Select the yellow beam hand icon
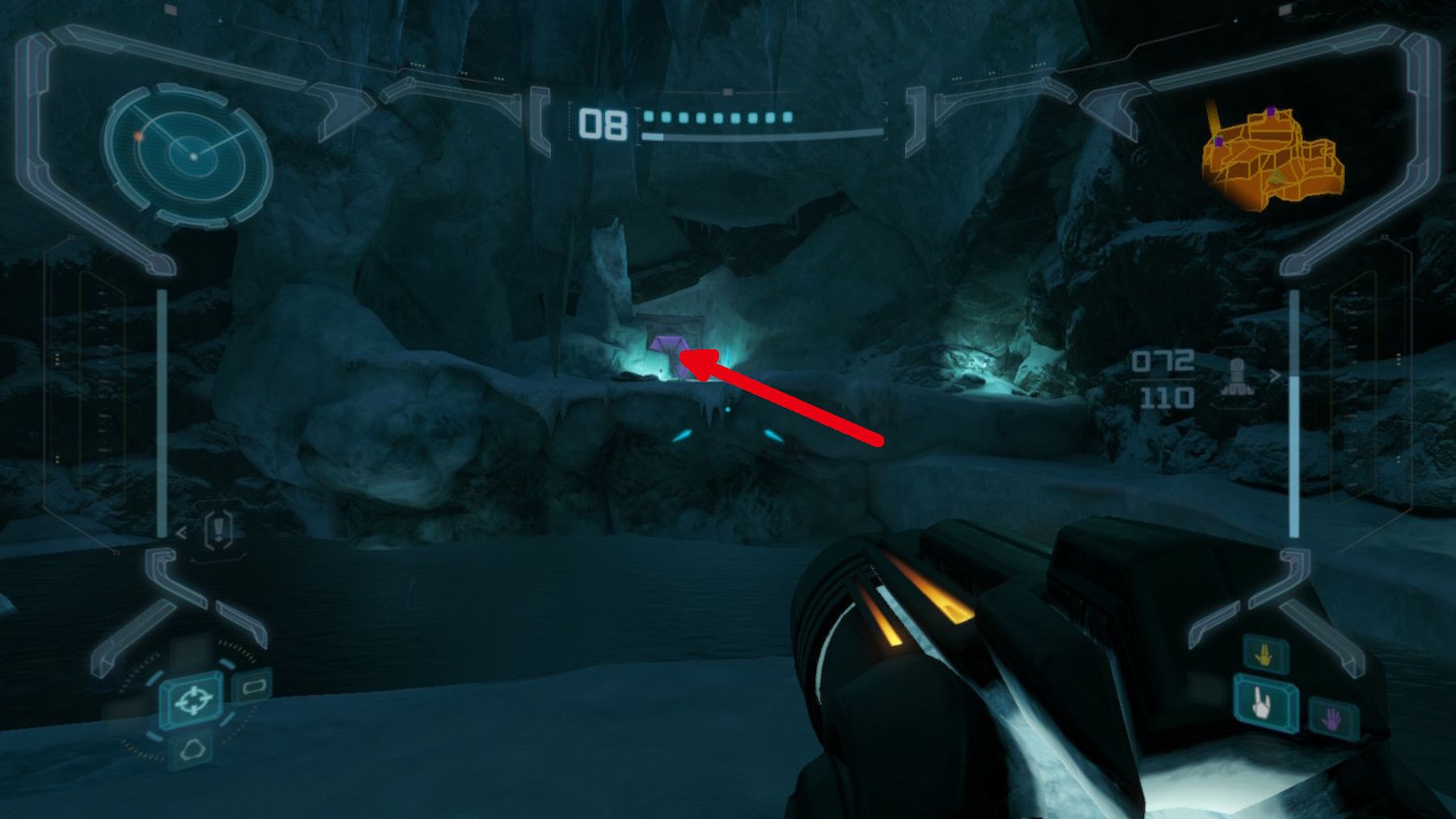Viewport: 1456px width, 819px height. pyautogui.click(x=1264, y=654)
